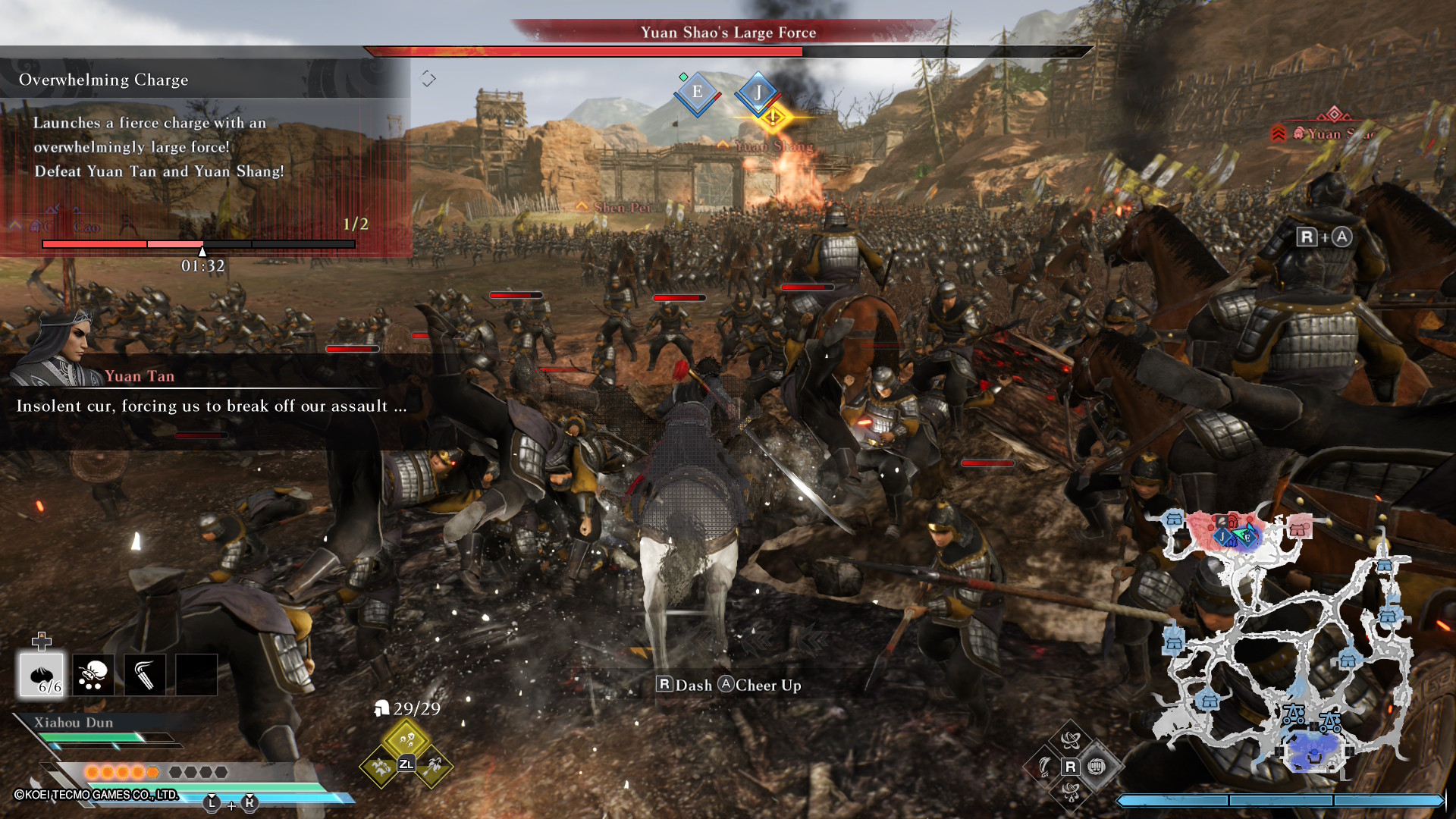The image size is (1456, 819).
Task: Select the blue J officer marker
Action: 757,93
